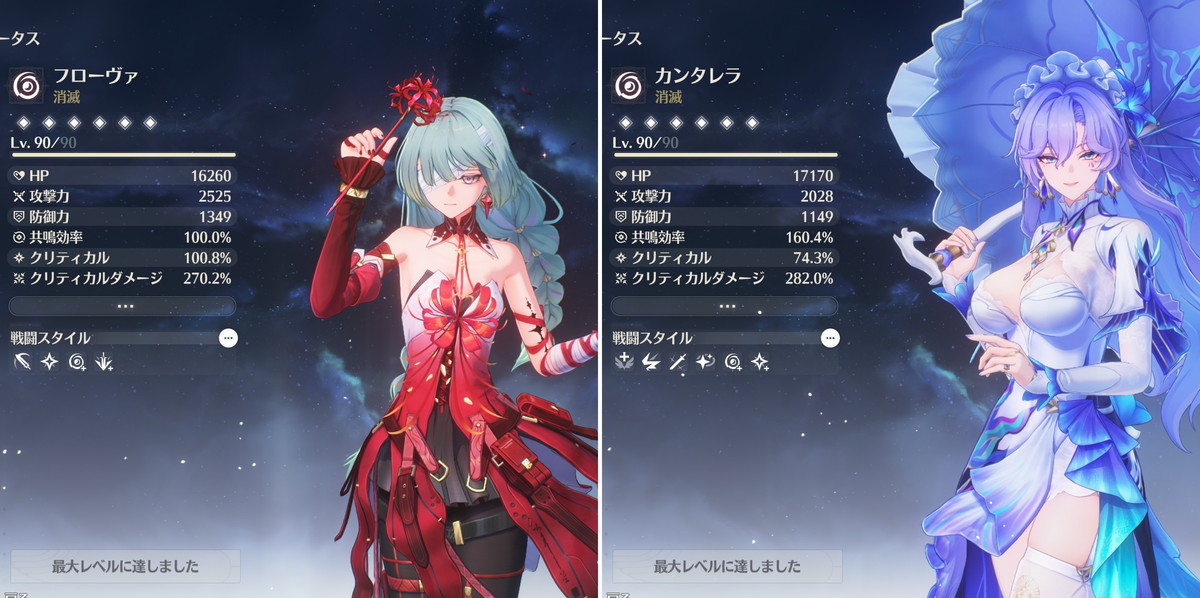Select カンタレラ's sparkling sword combat style icon
This screenshot has width=1200, height=598.
[x=678, y=363]
